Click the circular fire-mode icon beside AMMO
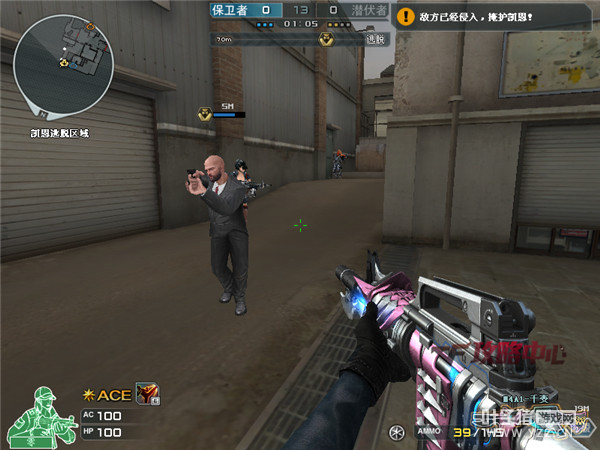 [x=397, y=432]
